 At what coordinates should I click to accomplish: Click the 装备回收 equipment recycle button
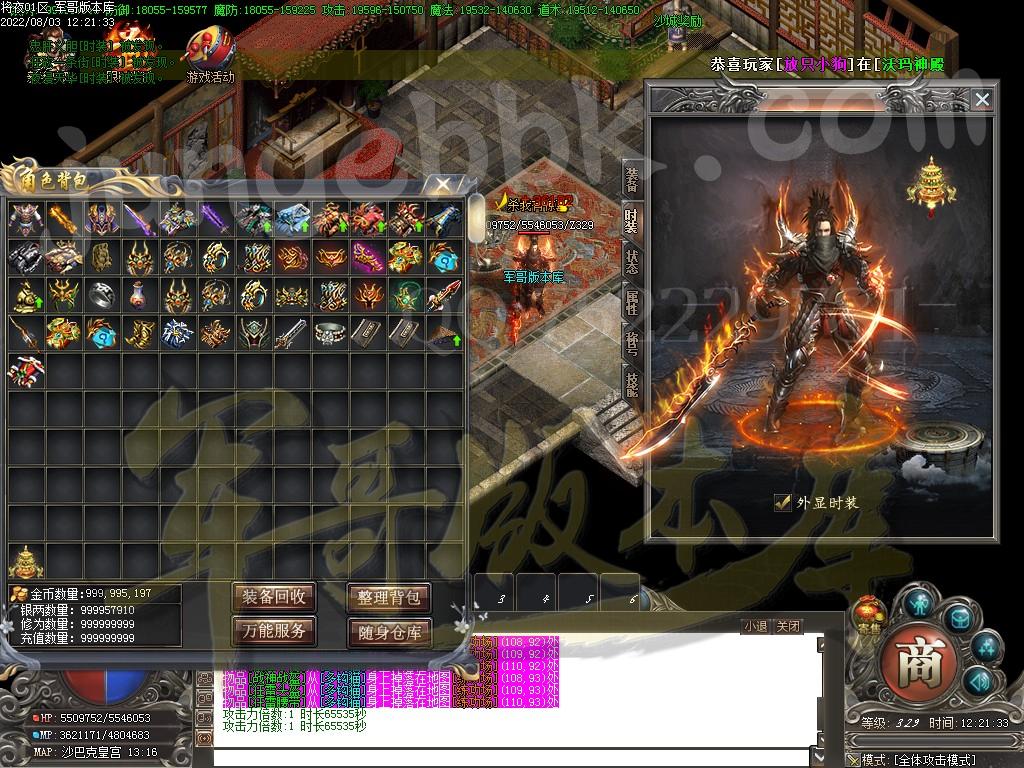tap(274, 597)
